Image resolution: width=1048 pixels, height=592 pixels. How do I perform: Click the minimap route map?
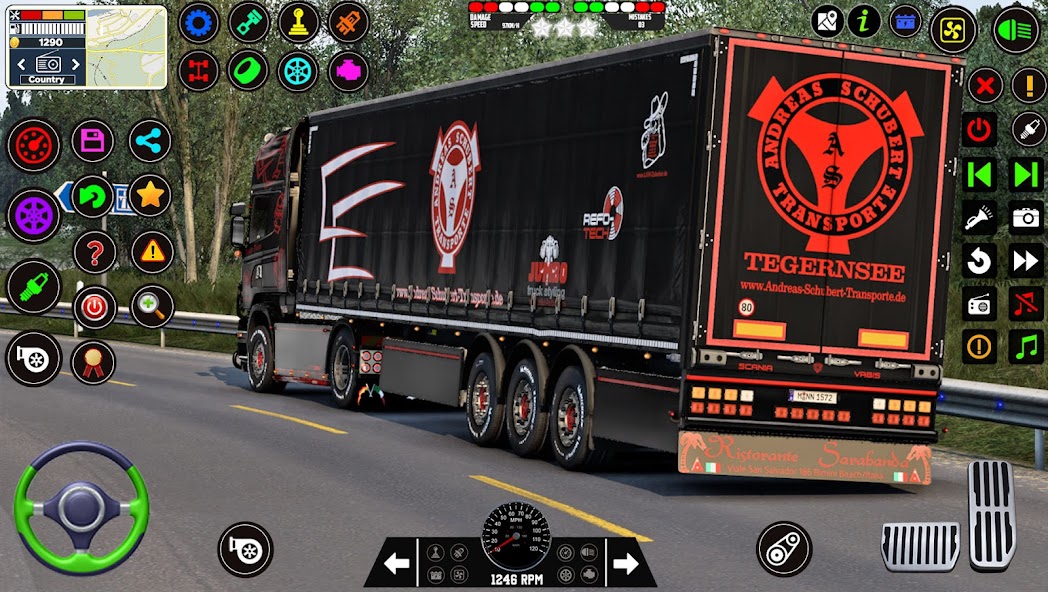(x=126, y=47)
